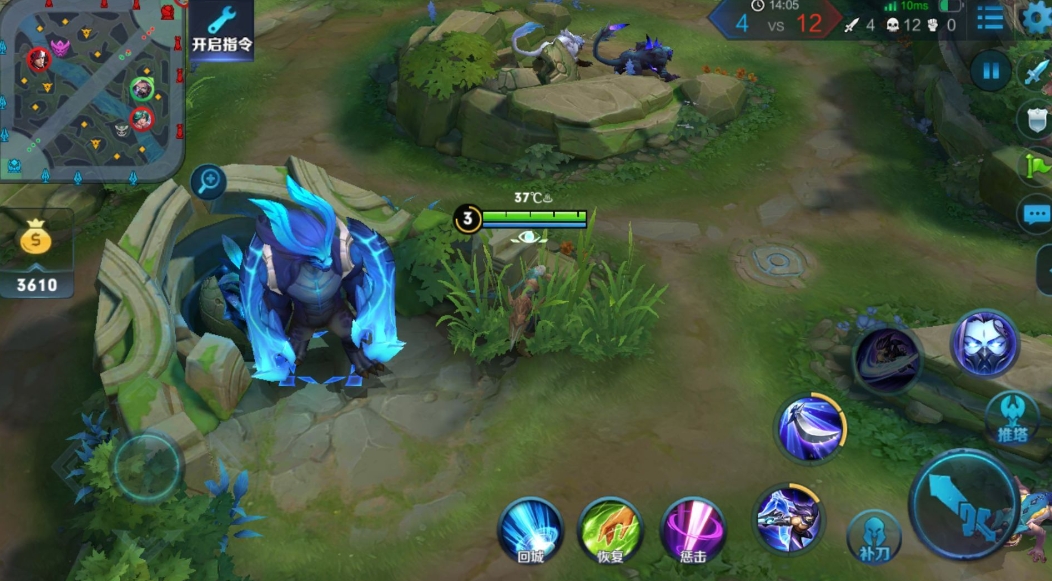The height and width of the screenshot is (581, 1052).
Task: Open the minimap
Action: 92,90
